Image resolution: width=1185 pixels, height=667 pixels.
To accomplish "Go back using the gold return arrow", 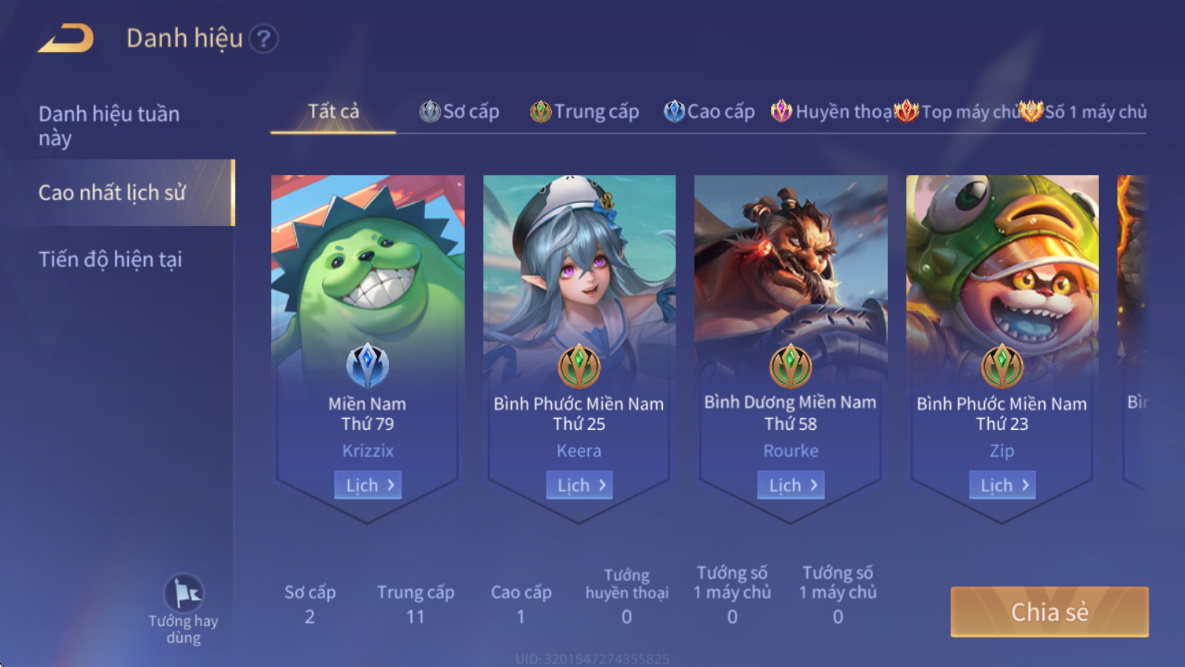I will tap(66, 39).
